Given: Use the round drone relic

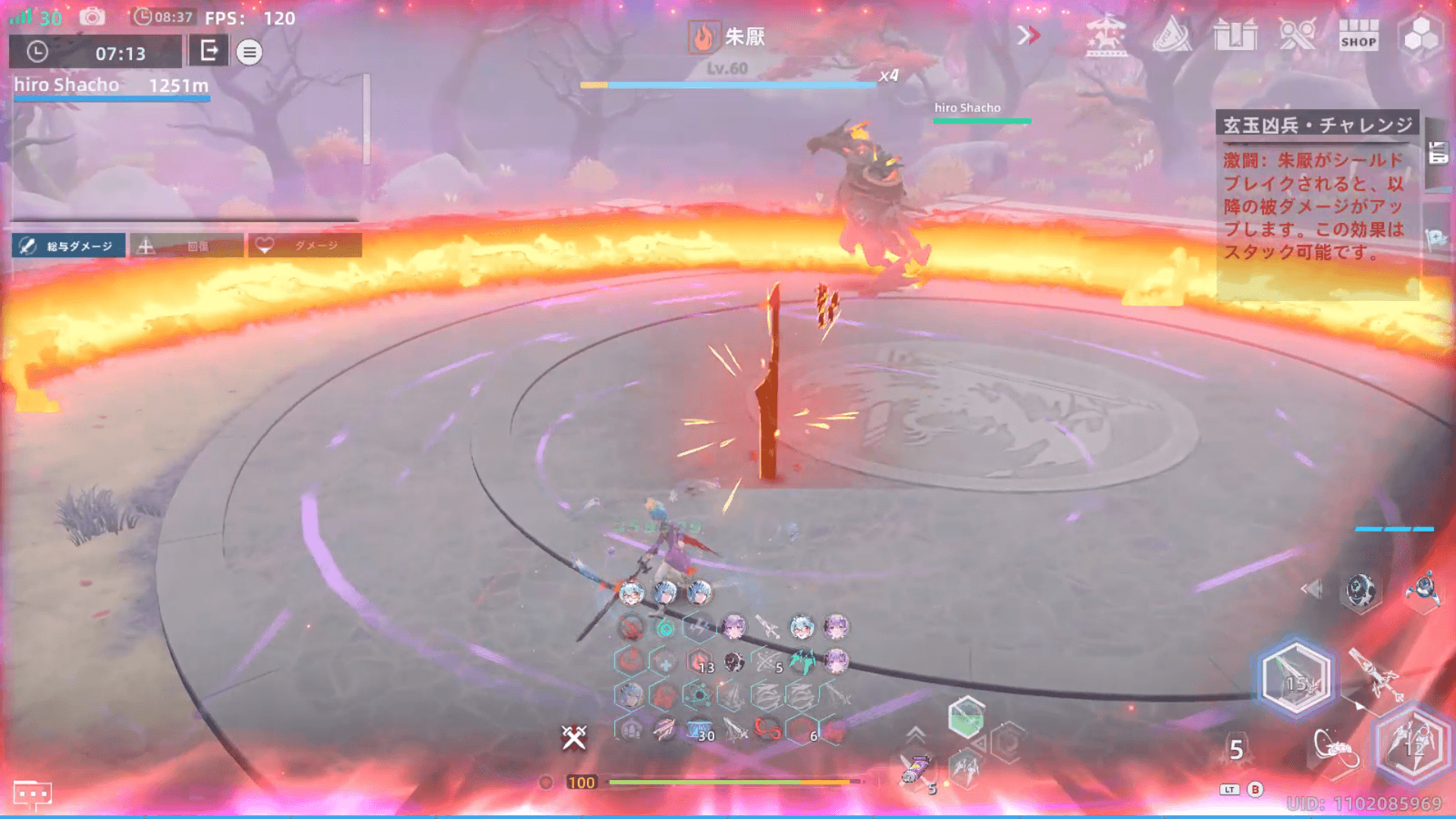Looking at the screenshot, I should pos(1360,590).
